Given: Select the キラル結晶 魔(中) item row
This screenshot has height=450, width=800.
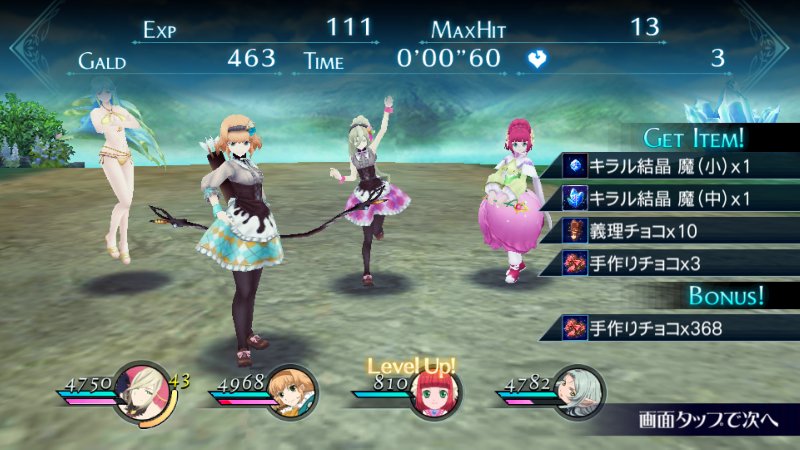Looking at the screenshot, I should pos(660,199).
